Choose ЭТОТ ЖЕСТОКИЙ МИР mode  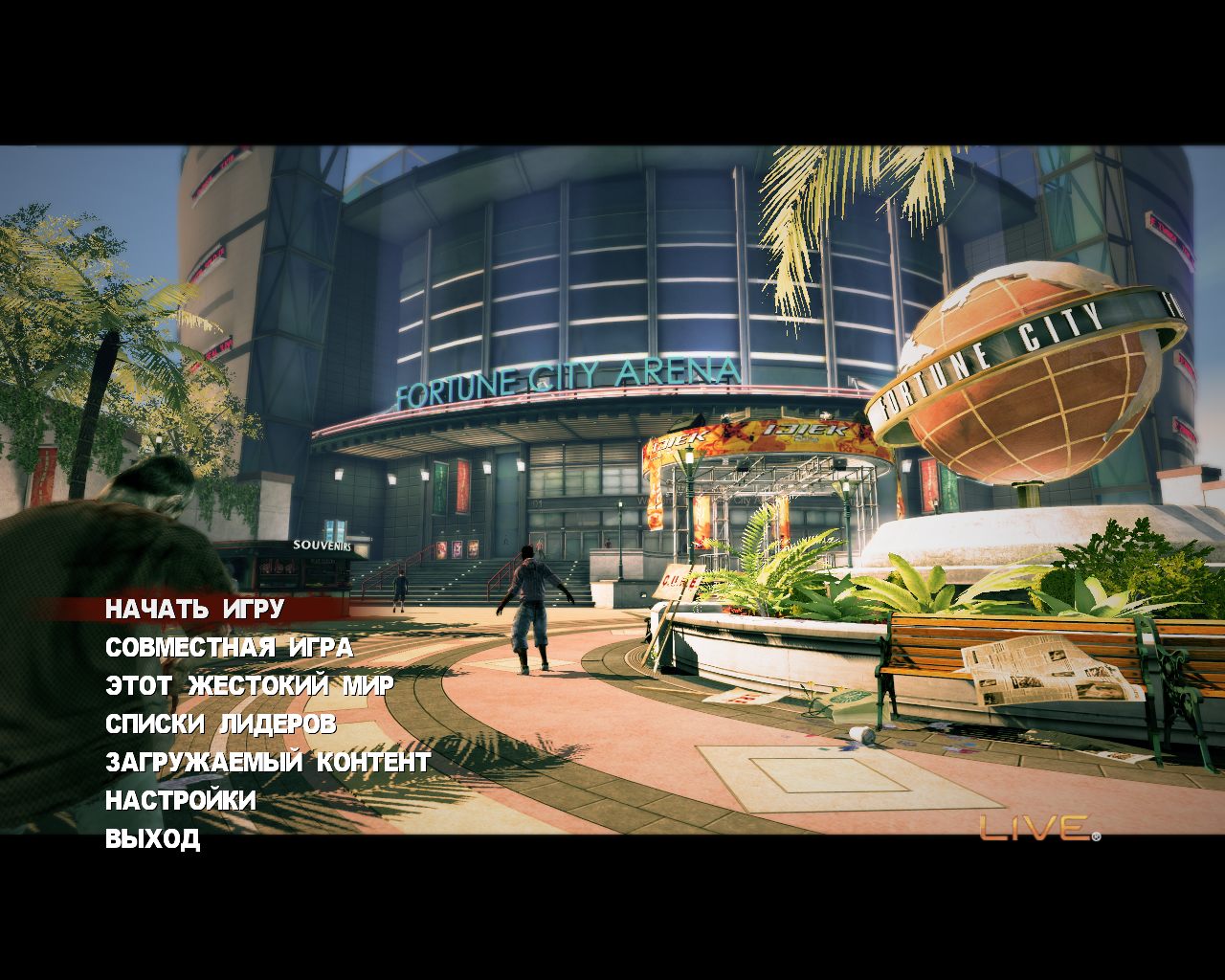pyautogui.click(x=249, y=686)
